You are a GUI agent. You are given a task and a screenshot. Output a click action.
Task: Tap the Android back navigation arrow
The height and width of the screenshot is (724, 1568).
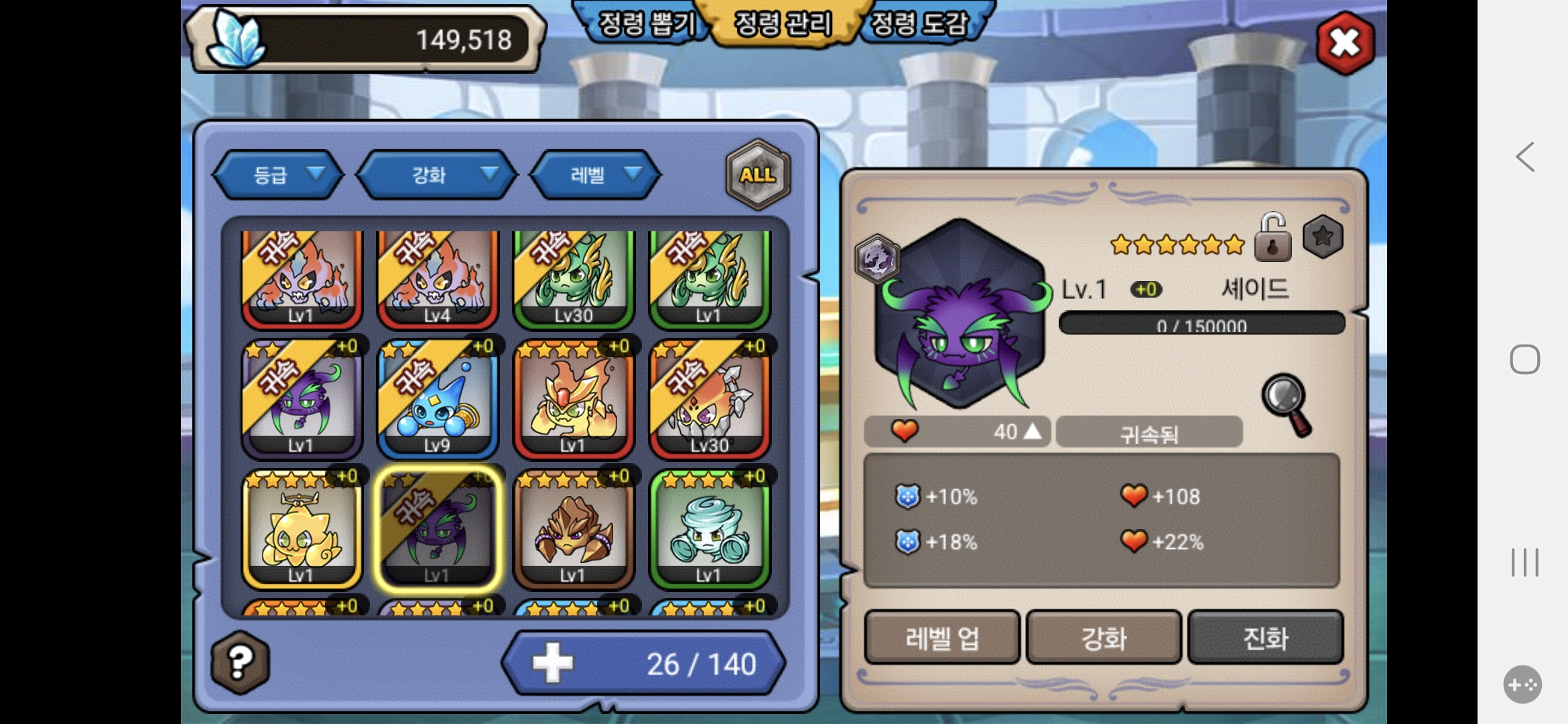1525,158
